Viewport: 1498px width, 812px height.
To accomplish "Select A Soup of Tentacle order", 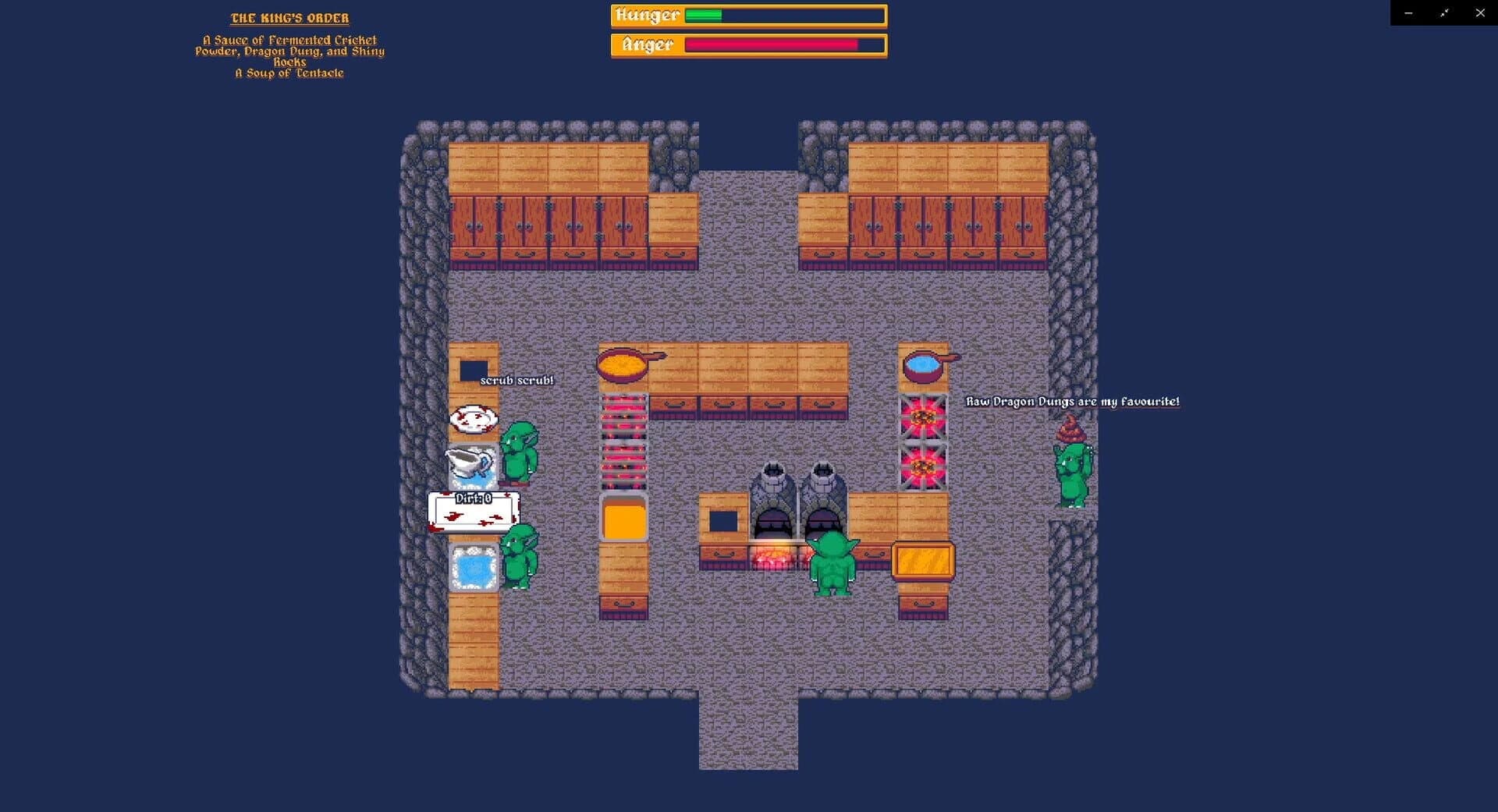I will (x=289, y=72).
